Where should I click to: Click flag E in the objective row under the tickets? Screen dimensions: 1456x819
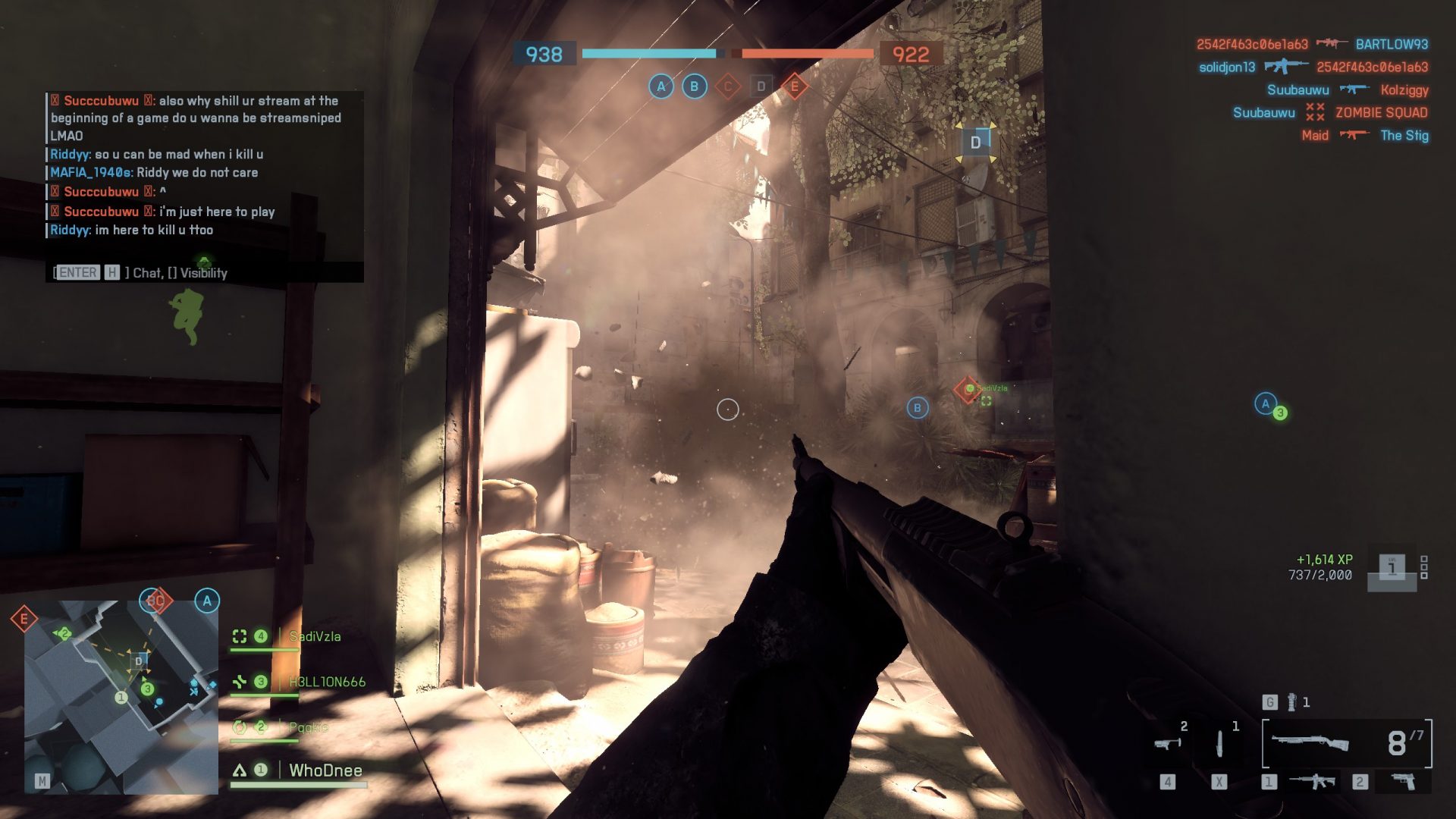(794, 86)
